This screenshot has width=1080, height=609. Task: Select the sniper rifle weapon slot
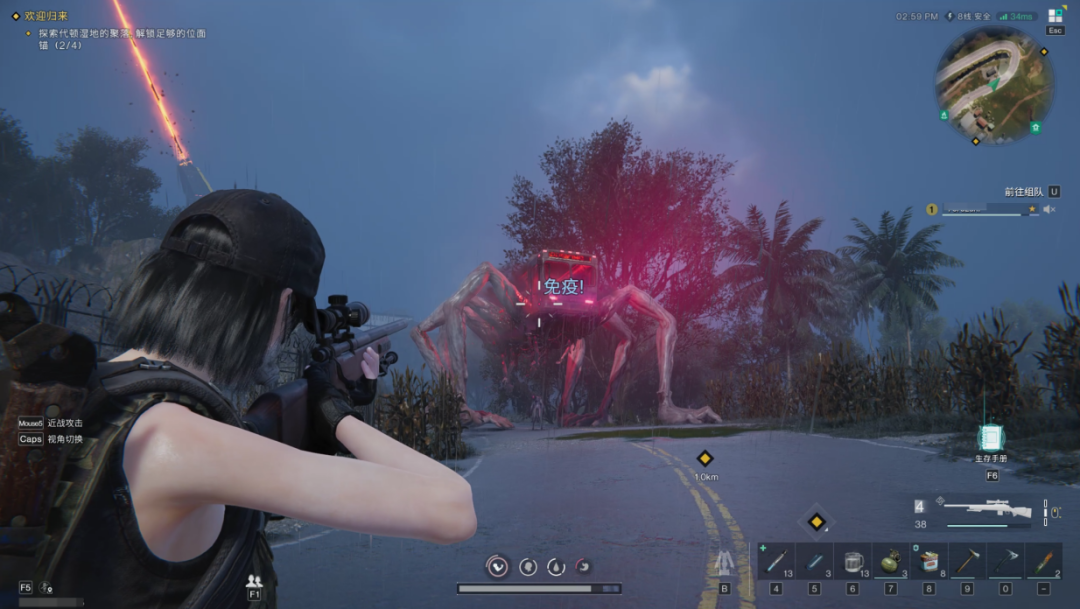985,509
